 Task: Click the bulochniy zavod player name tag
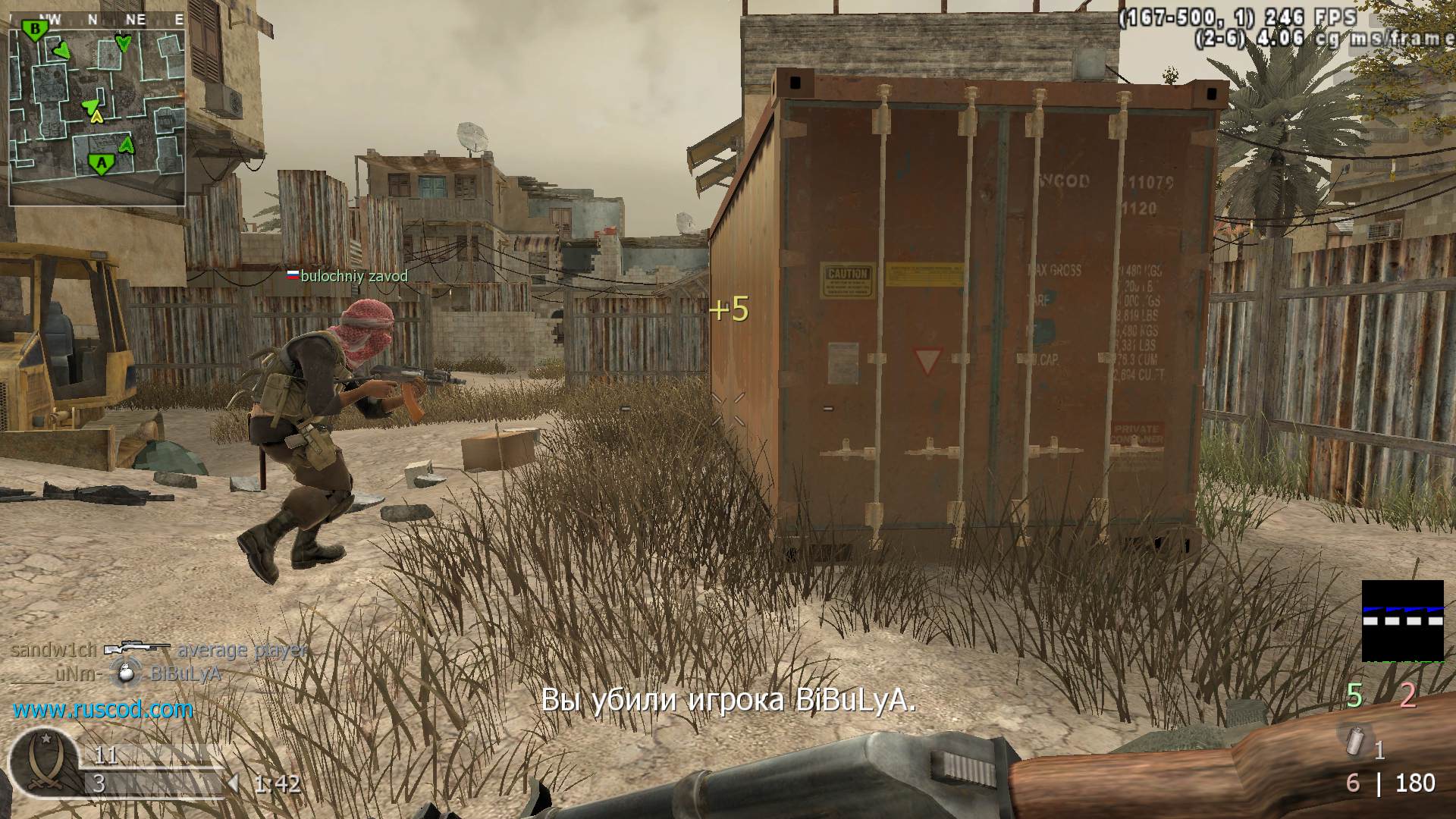click(347, 276)
